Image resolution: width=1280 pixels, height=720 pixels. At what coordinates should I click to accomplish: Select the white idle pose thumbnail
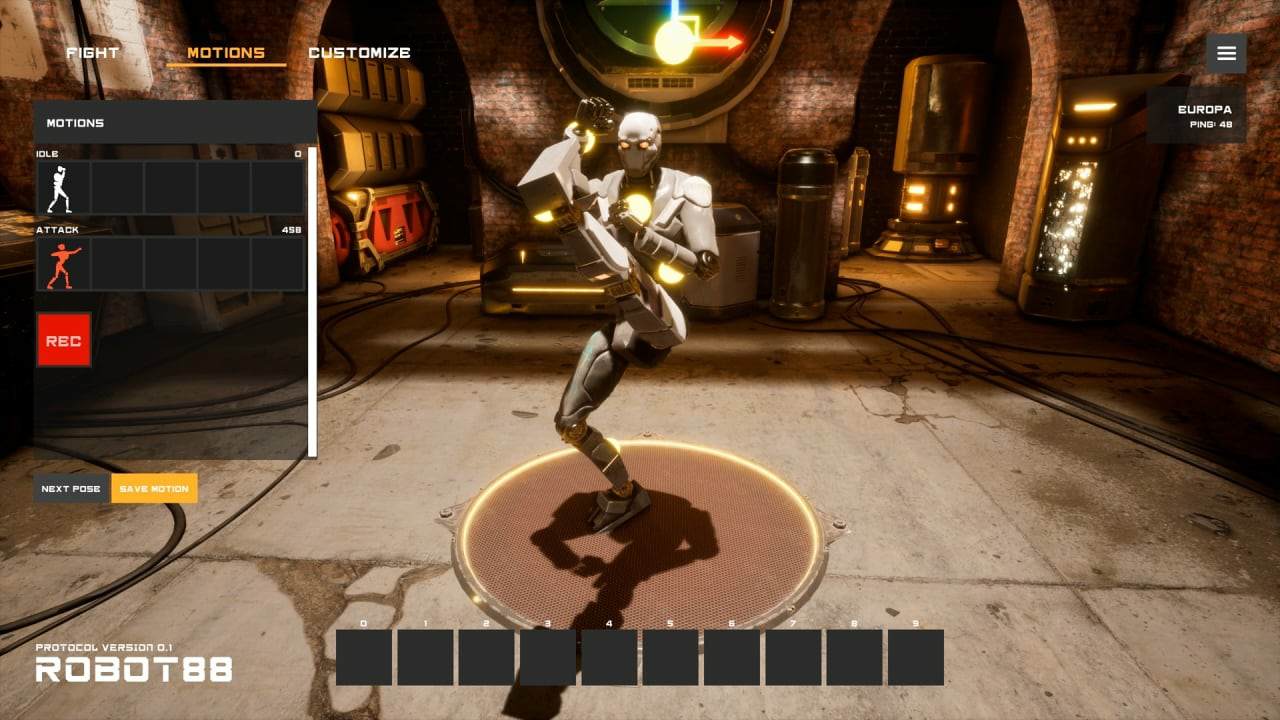tap(64, 188)
